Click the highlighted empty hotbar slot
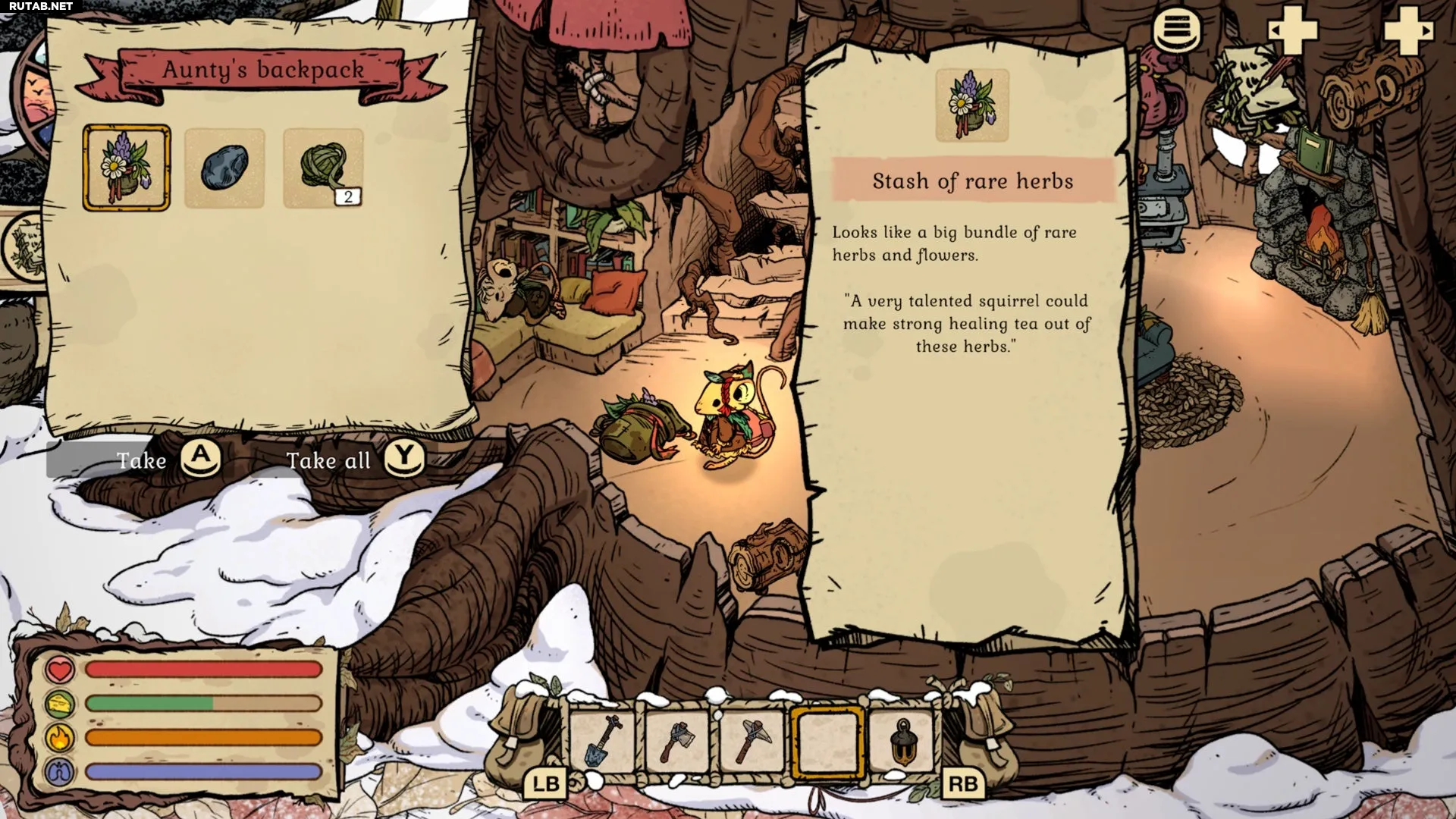This screenshot has height=819, width=1456. click(x=827, y=742)
